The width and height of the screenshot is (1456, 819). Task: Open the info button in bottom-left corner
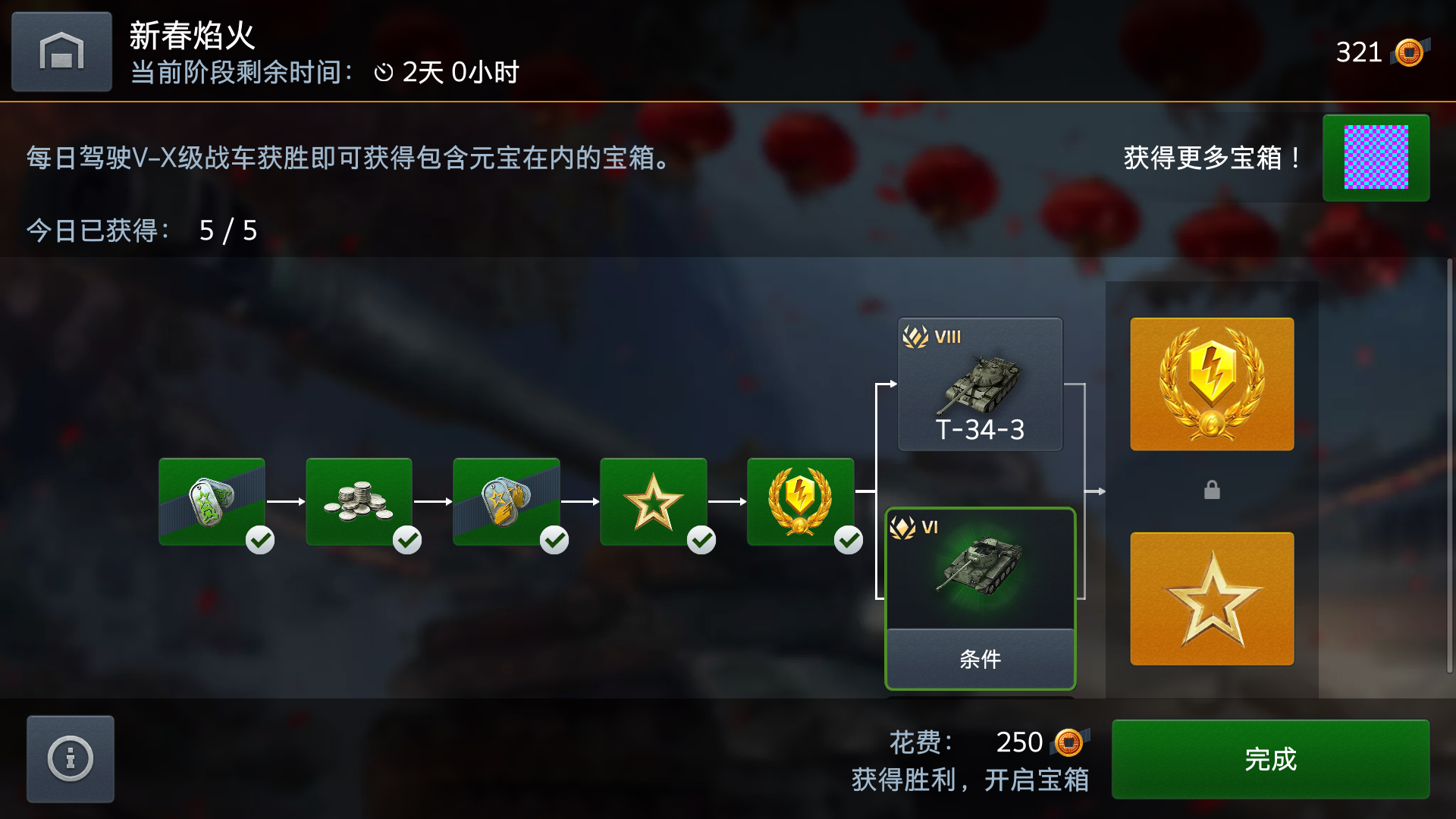click(x=70, y=758)
